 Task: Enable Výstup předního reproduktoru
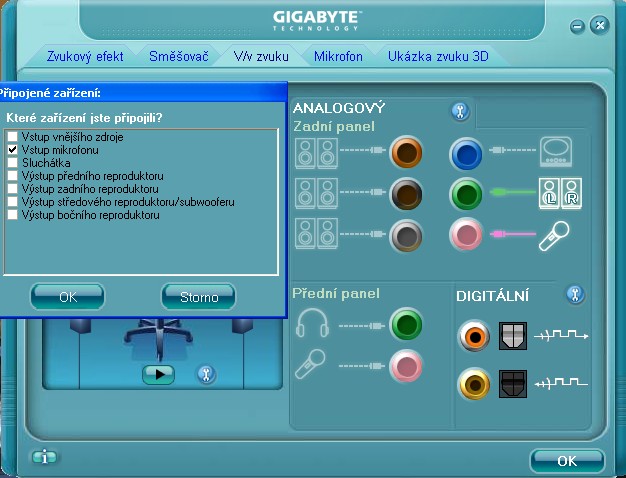tap(13, 175)
